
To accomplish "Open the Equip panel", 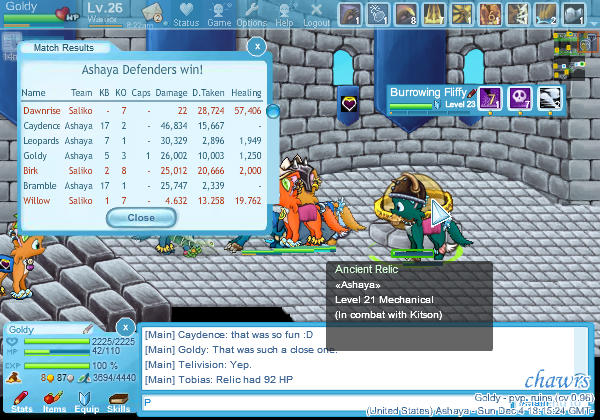I will (x=86, y=402).
